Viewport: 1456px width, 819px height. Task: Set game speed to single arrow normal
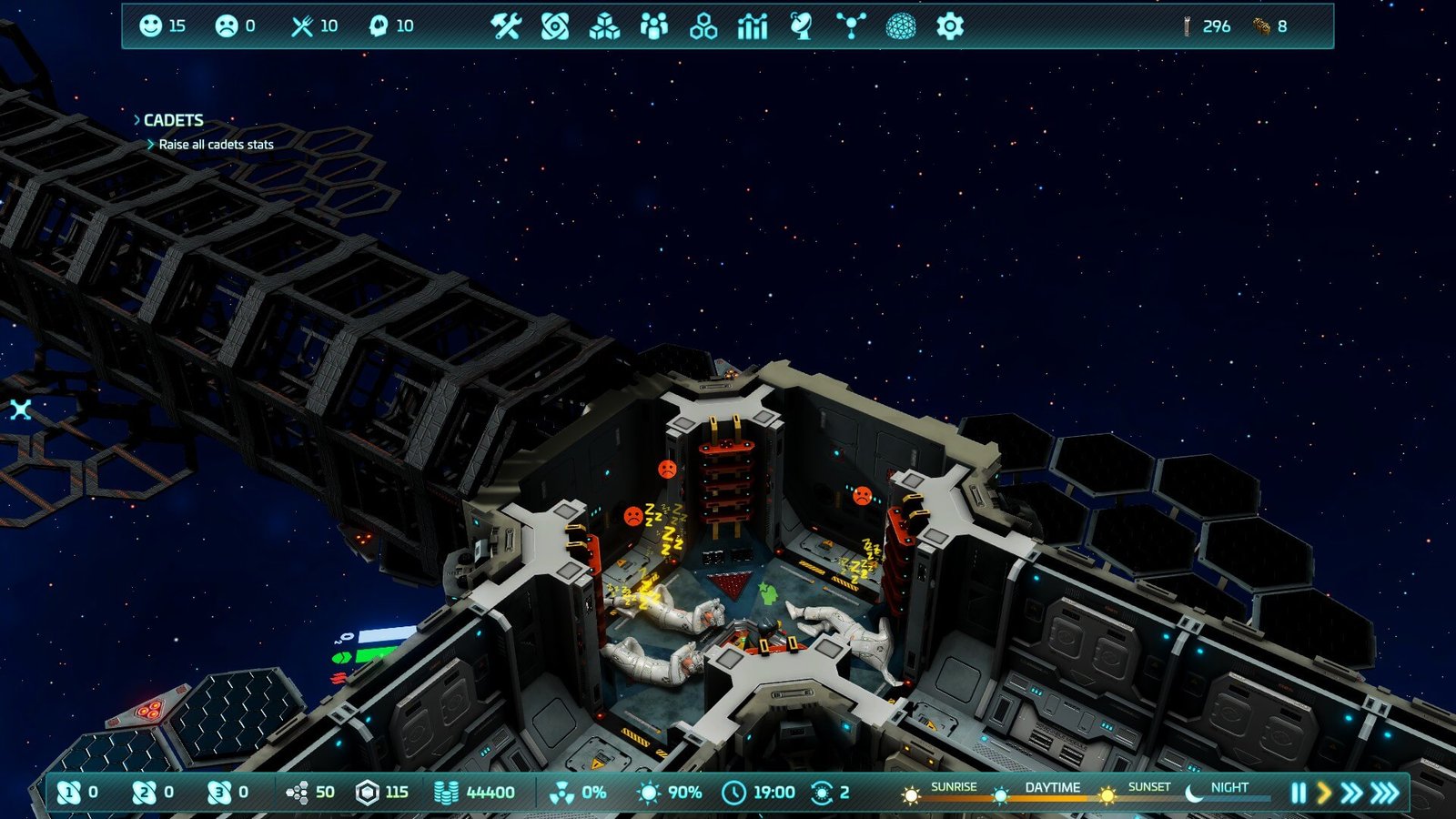pos(1324,793)
